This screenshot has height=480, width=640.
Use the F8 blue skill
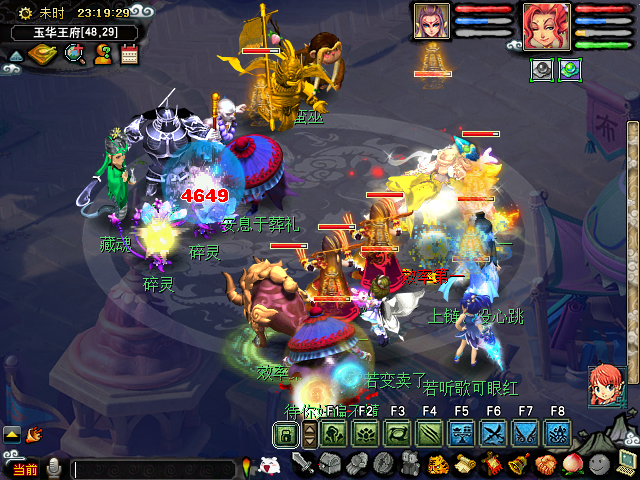tap(557, 434)
